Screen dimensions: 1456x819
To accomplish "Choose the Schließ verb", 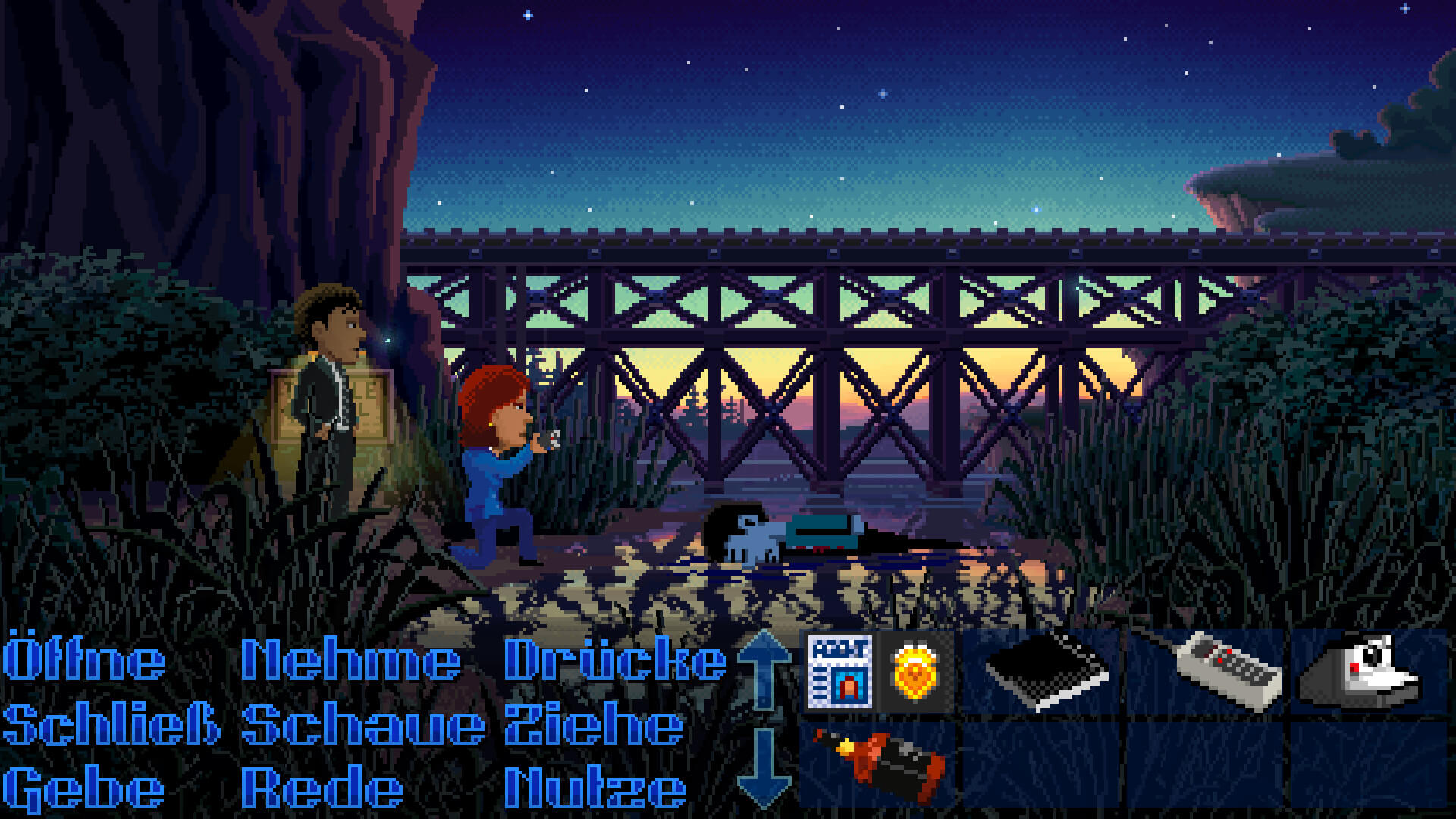I will [111, 724].
